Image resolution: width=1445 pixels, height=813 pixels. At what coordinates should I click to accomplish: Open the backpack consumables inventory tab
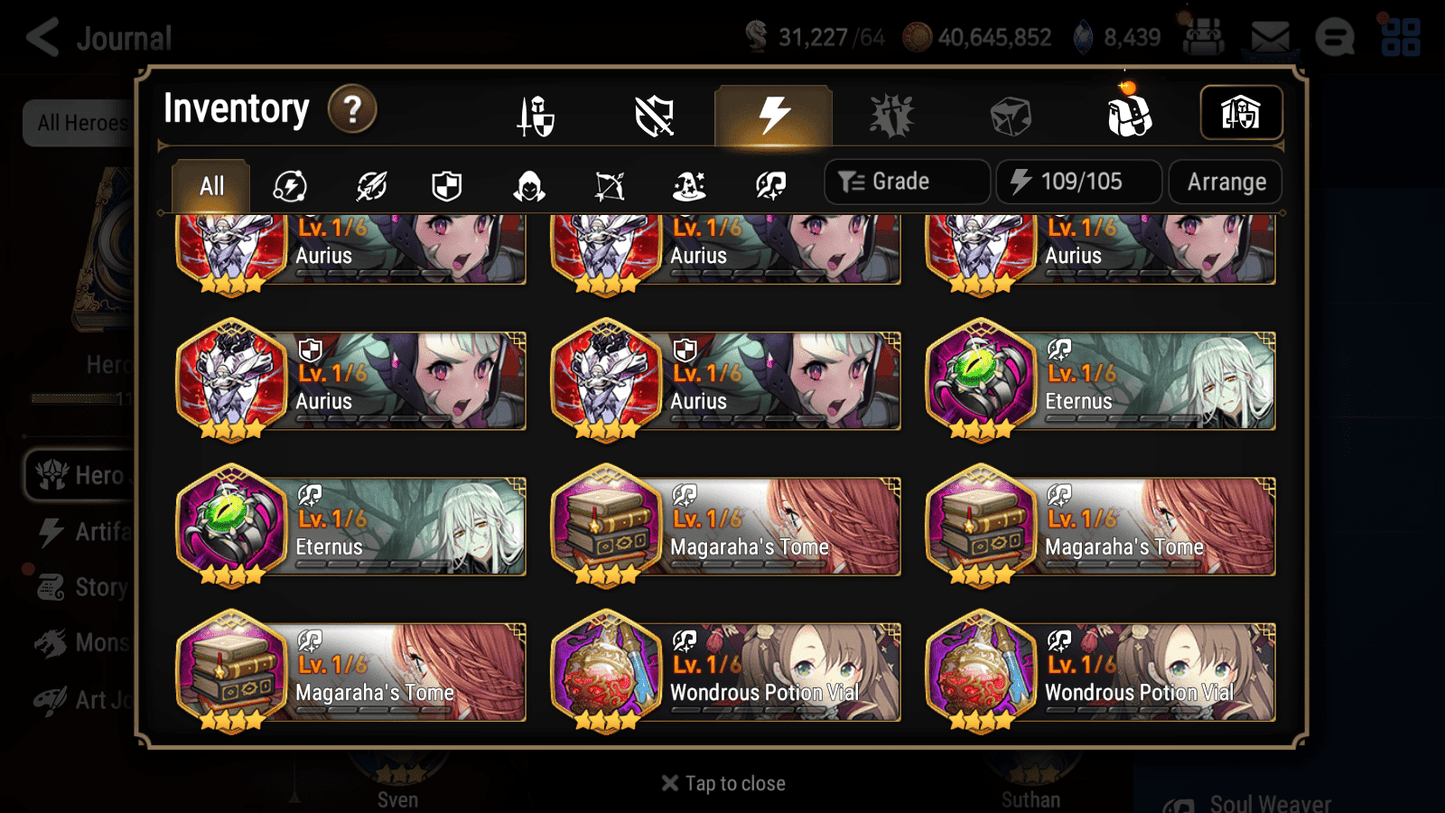[1129, 113]
